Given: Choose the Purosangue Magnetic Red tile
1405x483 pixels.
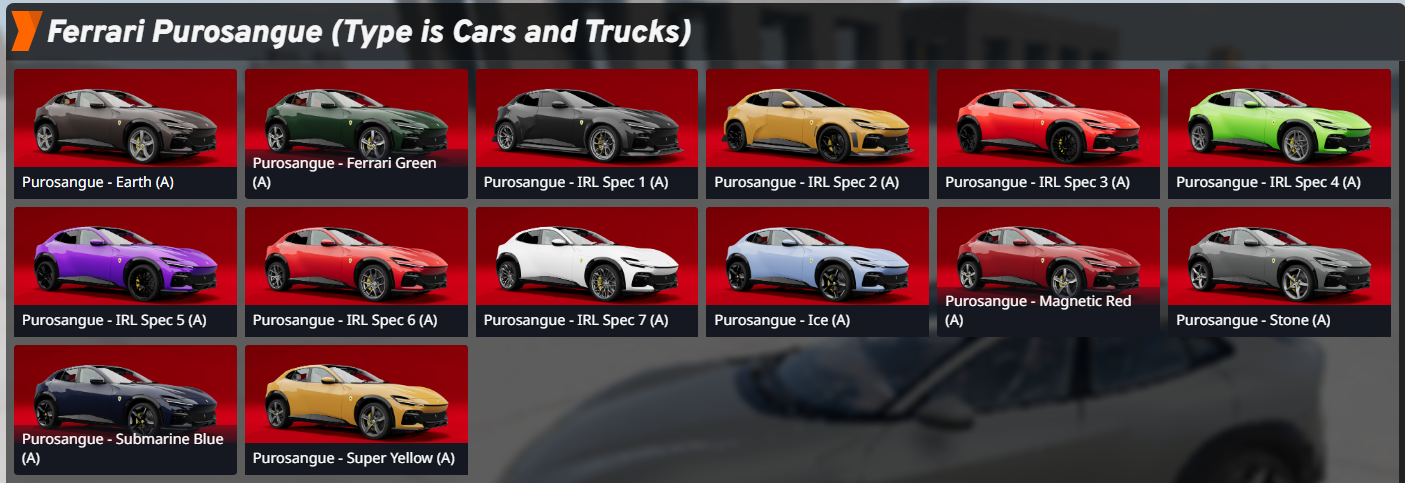Looking at the screenshot, I should coord(1049,270).
